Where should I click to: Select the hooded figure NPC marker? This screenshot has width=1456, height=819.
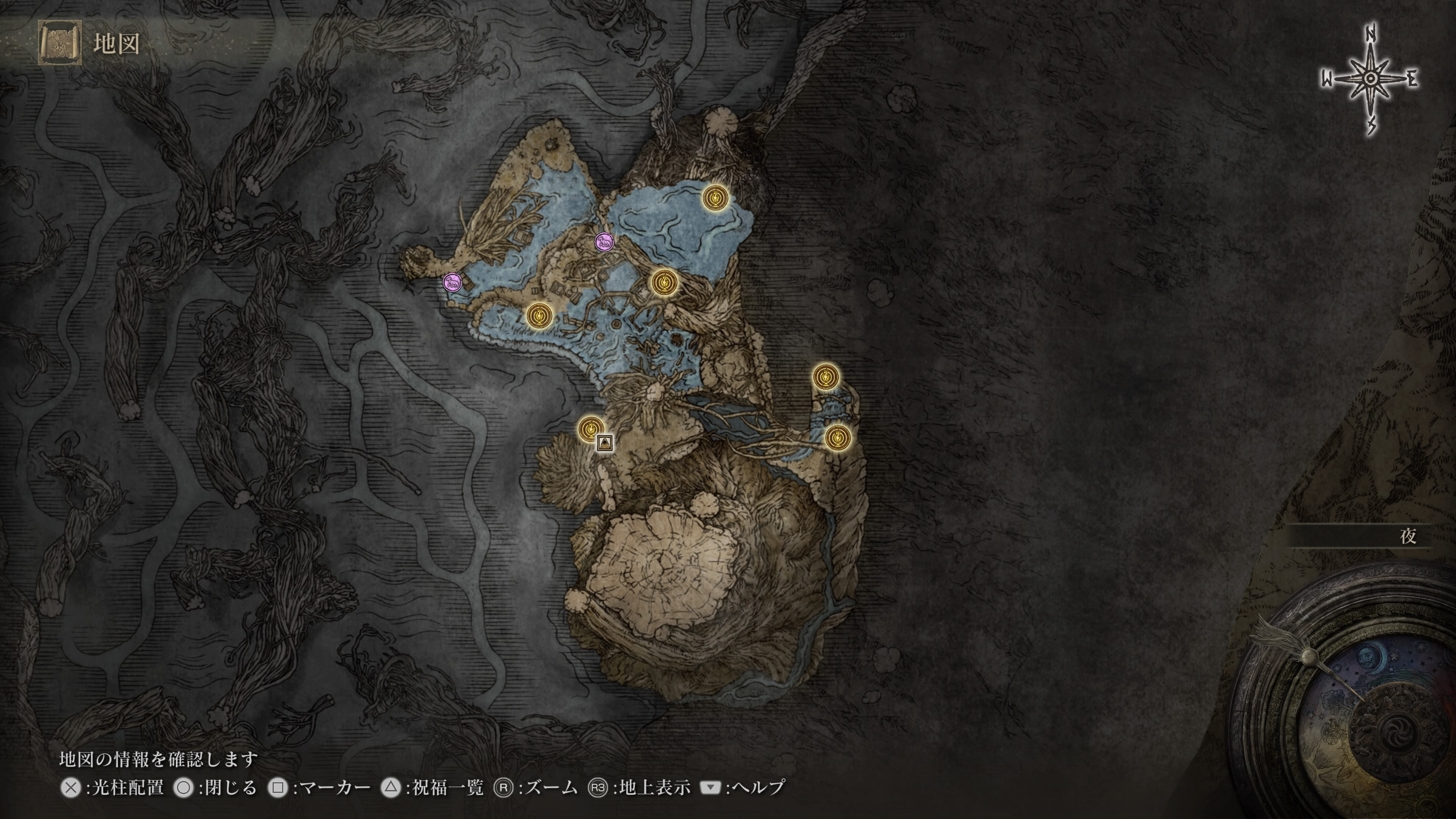click(605, 442)
